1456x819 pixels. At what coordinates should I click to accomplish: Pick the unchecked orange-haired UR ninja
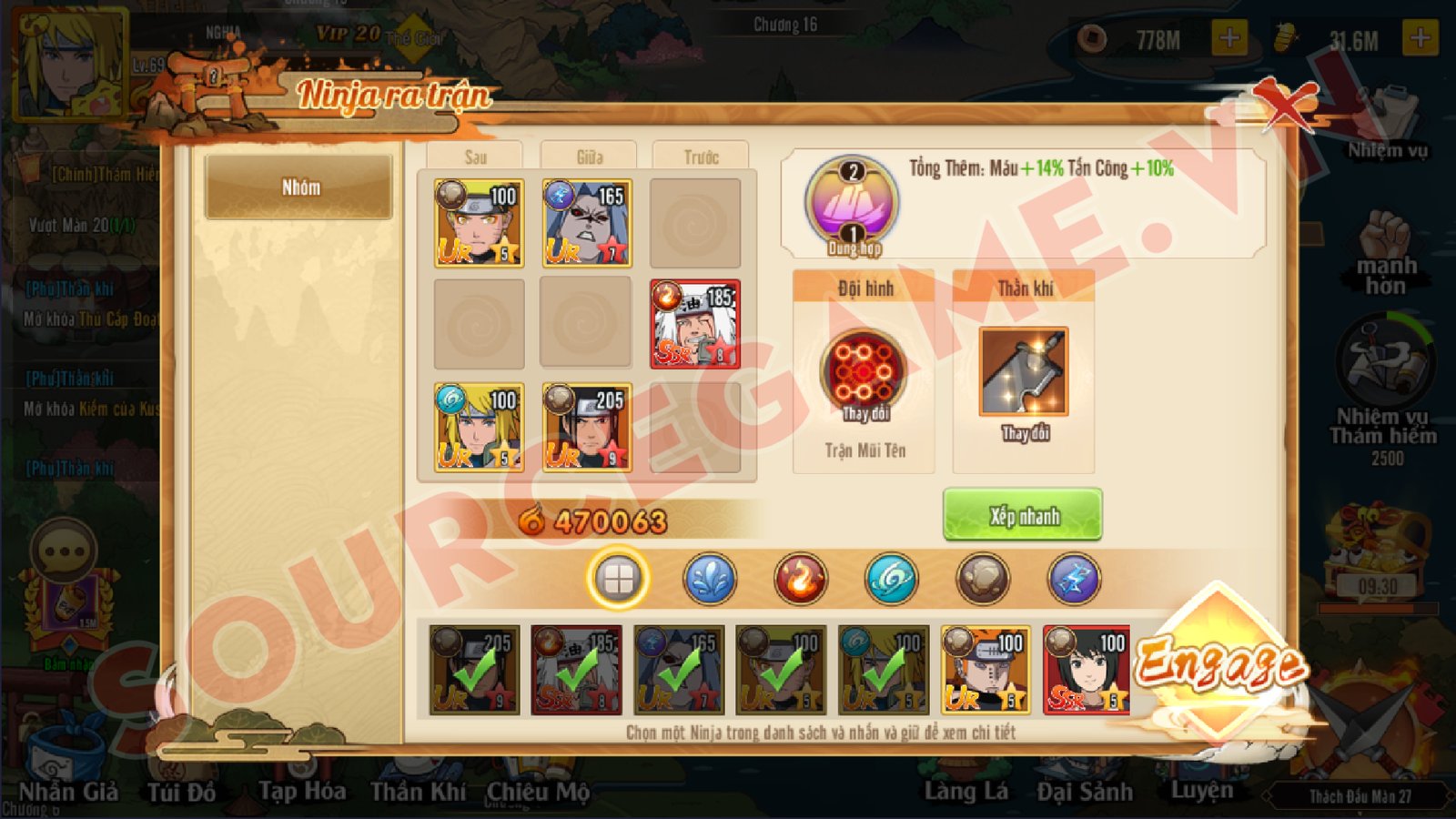point(985,669)
